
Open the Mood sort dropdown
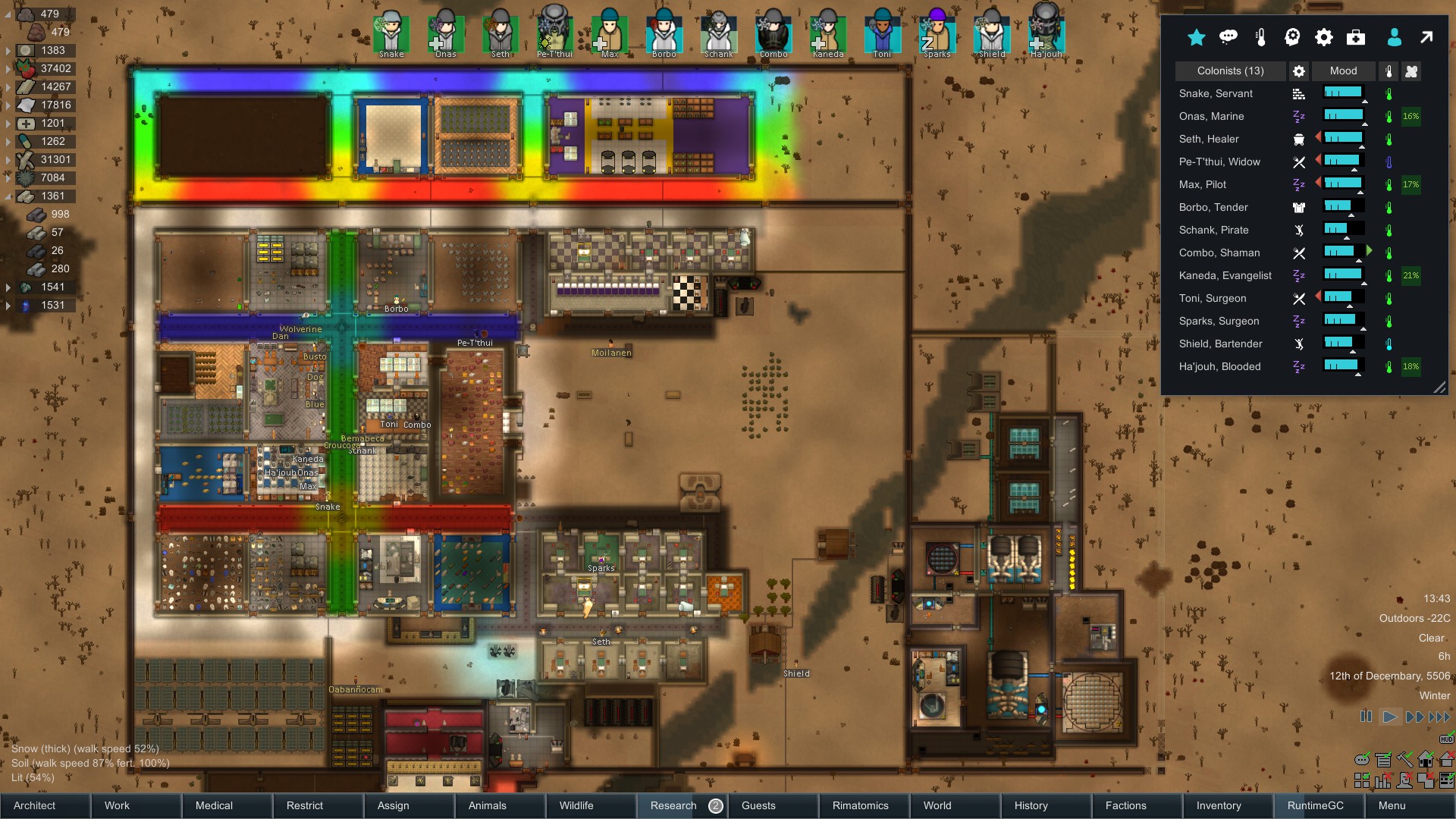pos(1344,71)
